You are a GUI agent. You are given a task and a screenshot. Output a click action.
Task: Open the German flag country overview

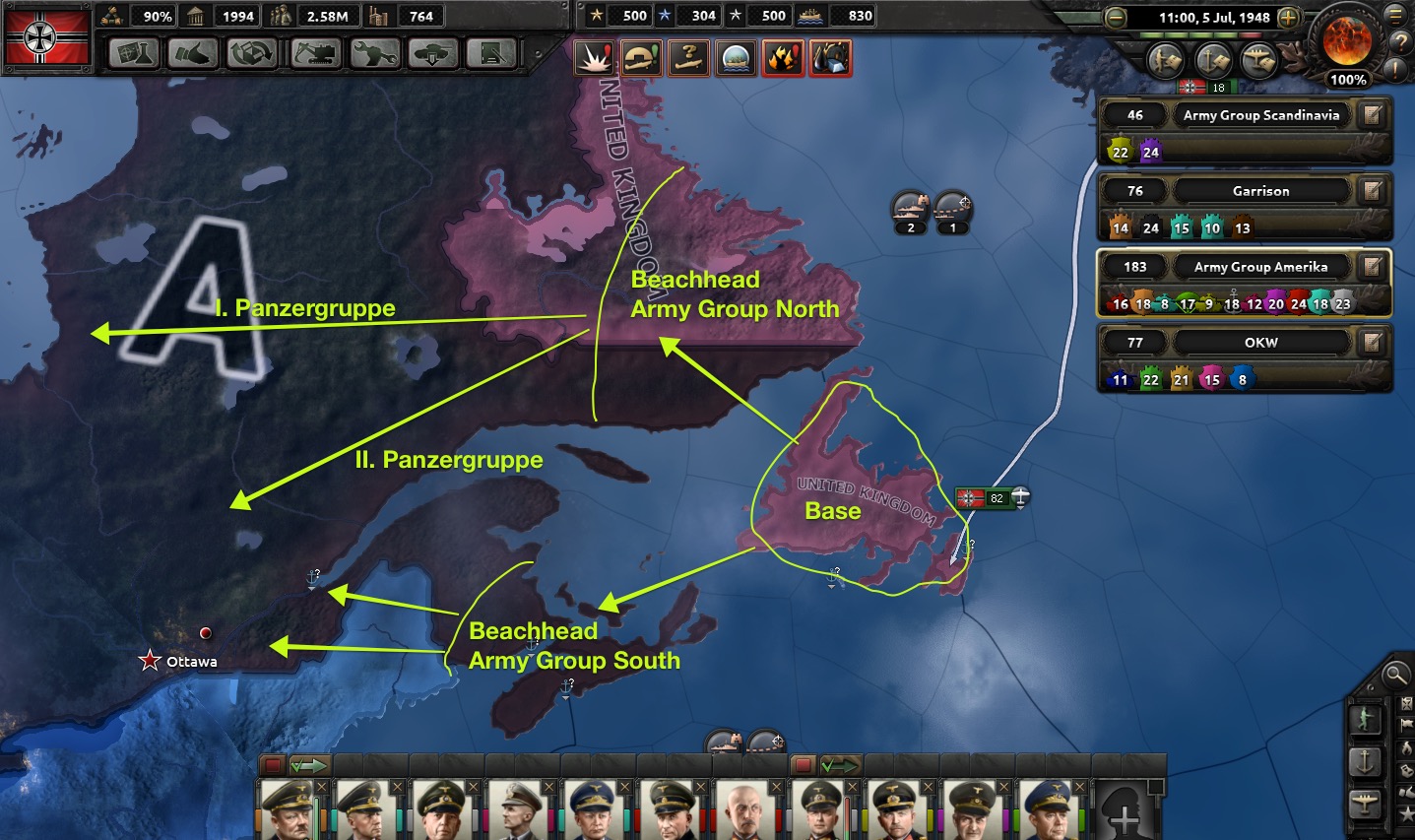47,37
